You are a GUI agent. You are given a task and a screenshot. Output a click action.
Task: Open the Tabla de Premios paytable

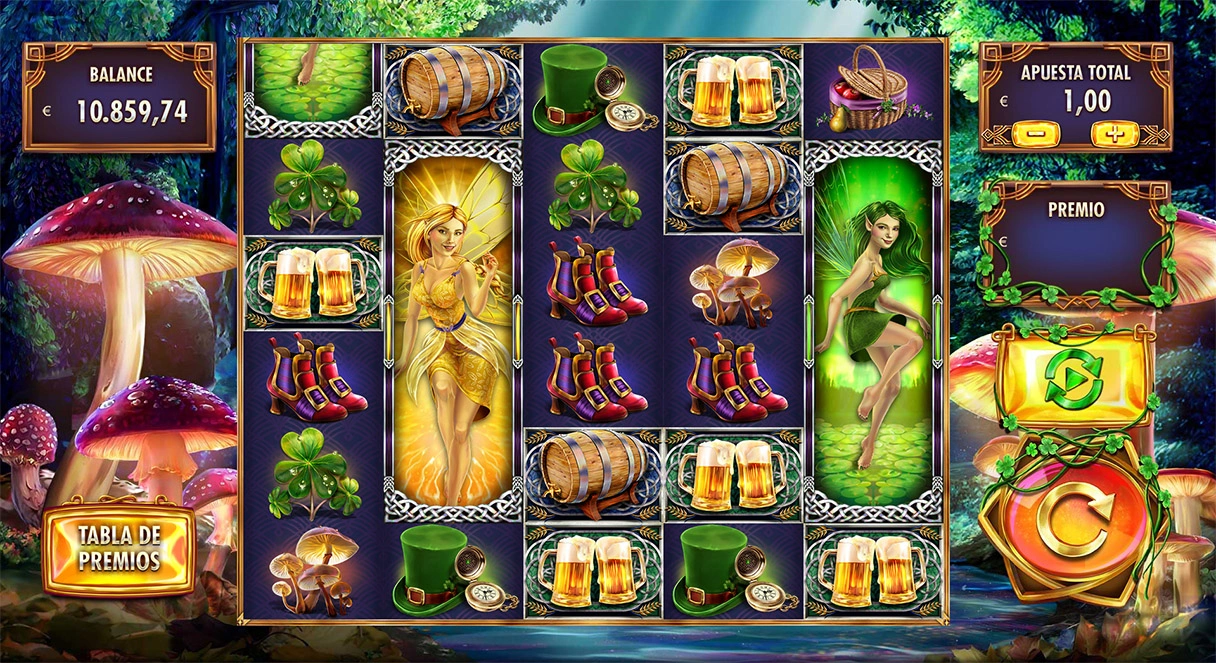click(x=119, y=547)
